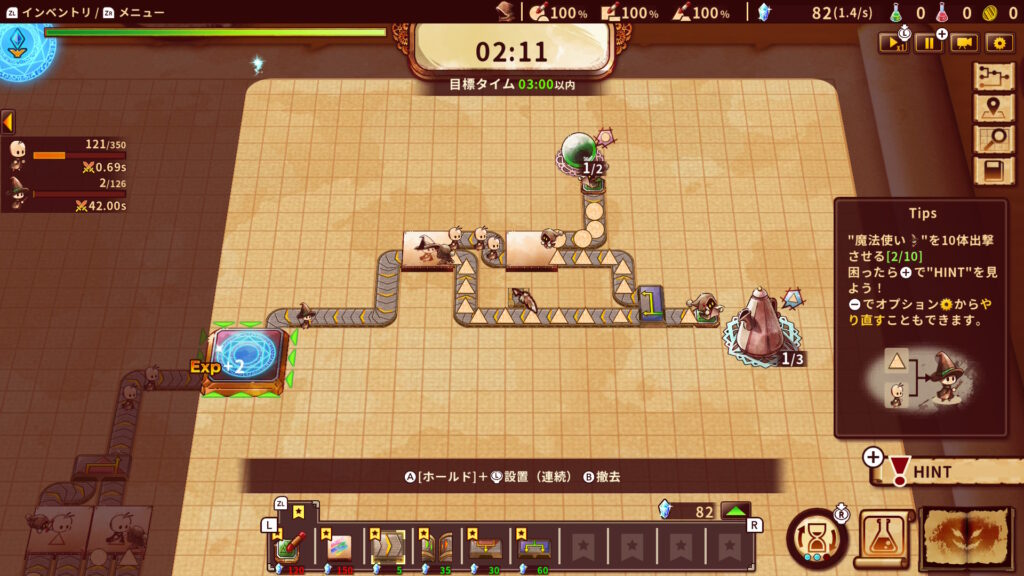Screen dimensions: 1024x576
Task: Expand hotbar with the green up arrow
Action: [736, 511]
